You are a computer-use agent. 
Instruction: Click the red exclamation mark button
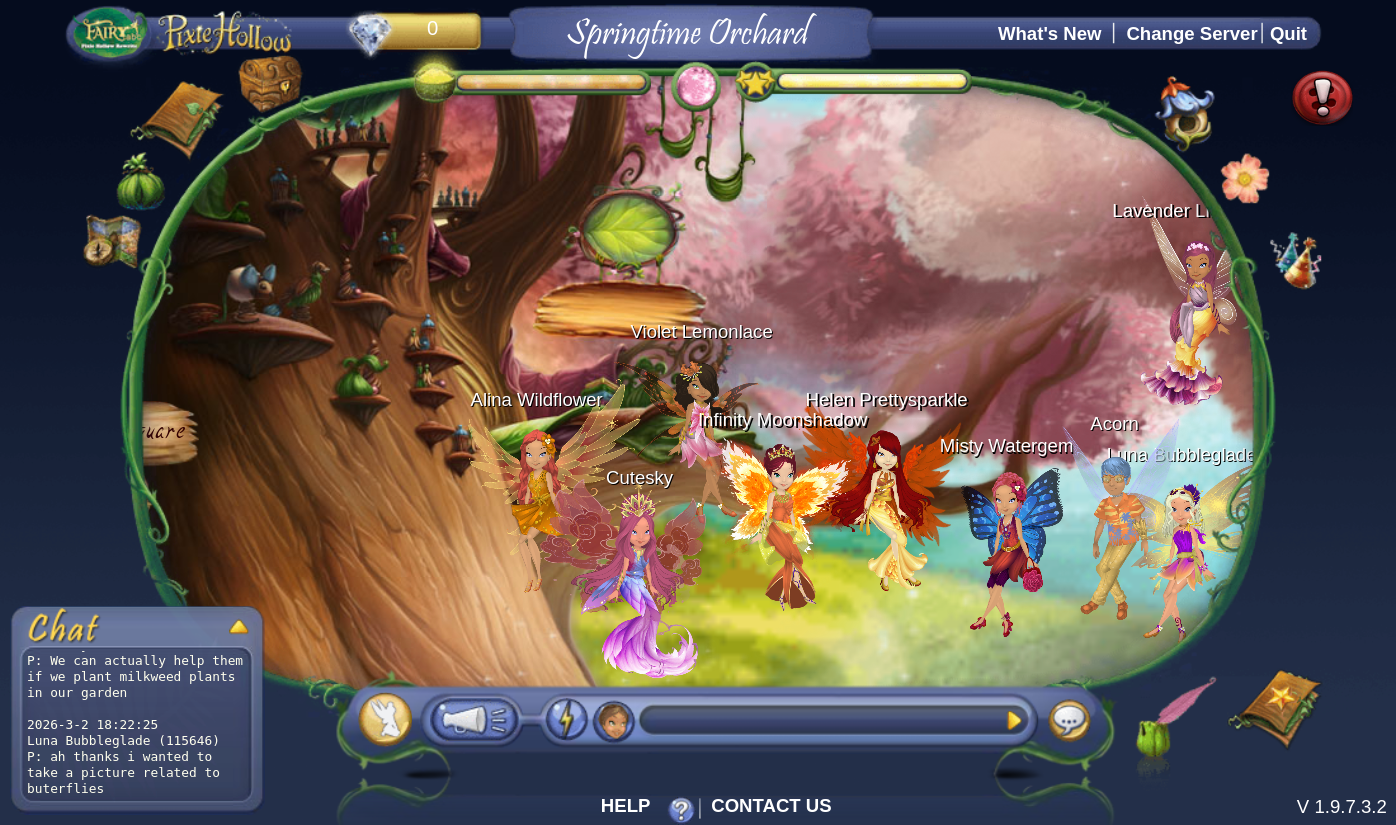click(x=1322, y=98)
